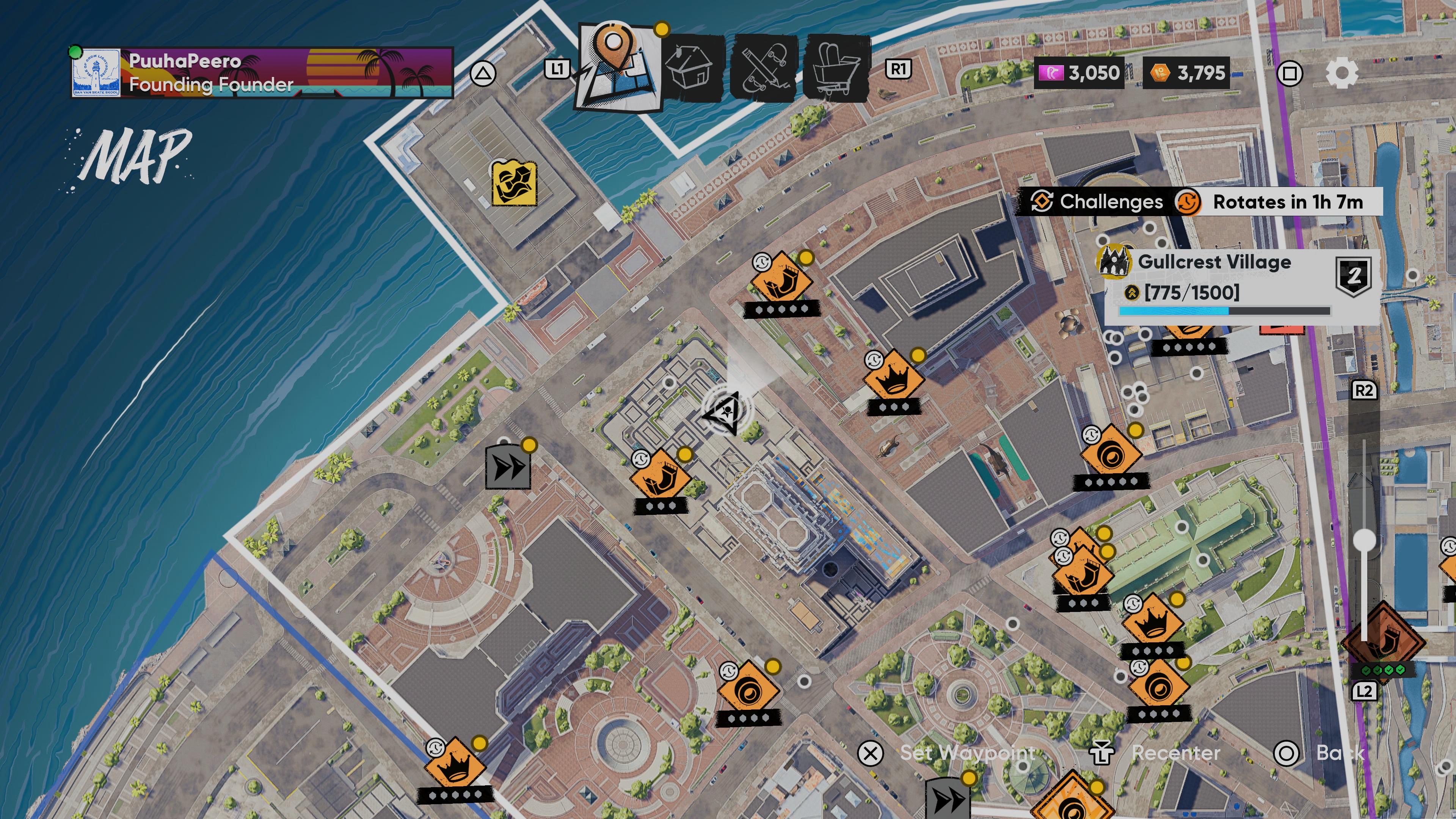Open settings with the gear icon

click(x=1341, y=74)
